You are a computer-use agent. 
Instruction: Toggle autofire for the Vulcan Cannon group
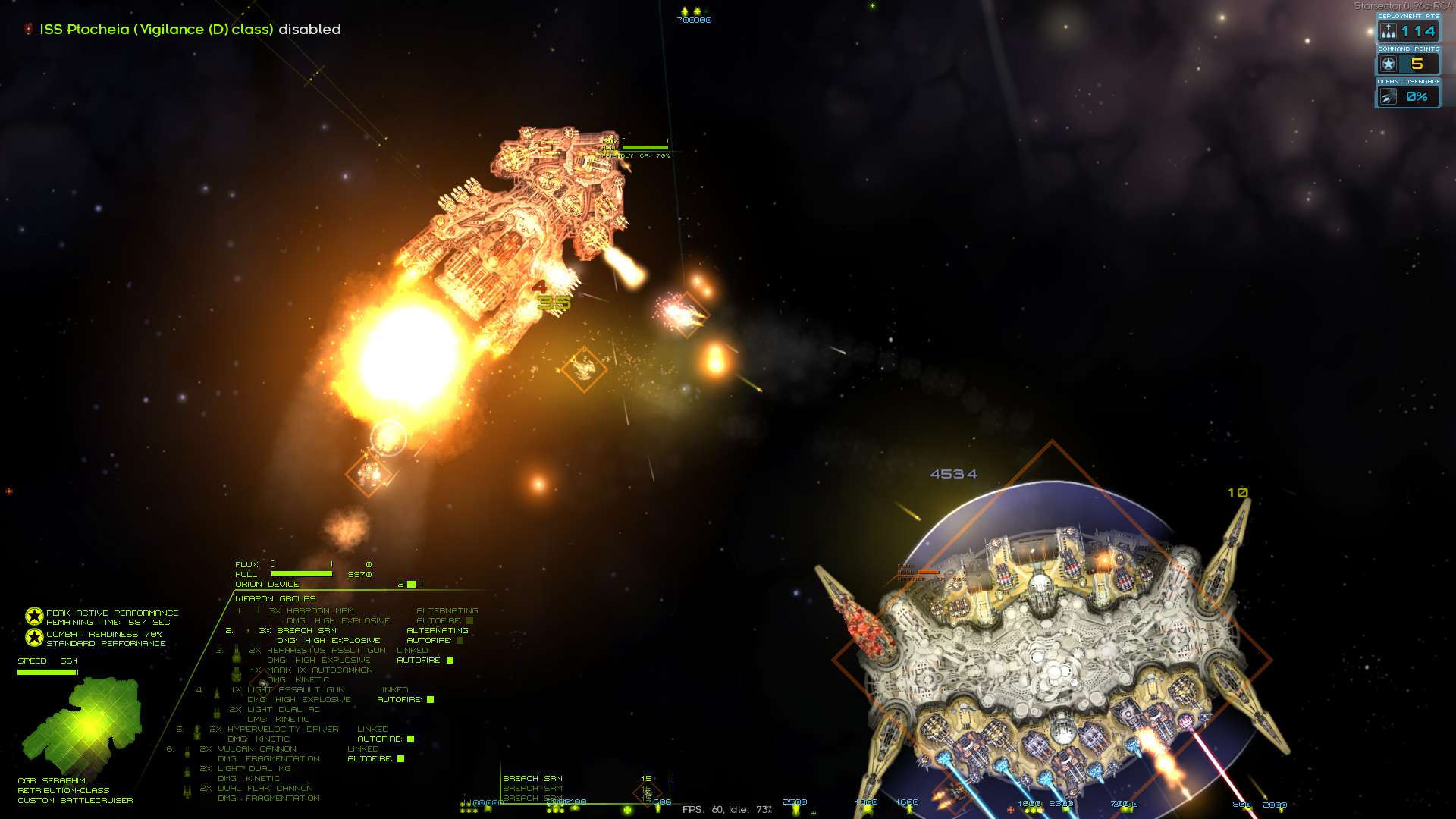click(400, 759)
